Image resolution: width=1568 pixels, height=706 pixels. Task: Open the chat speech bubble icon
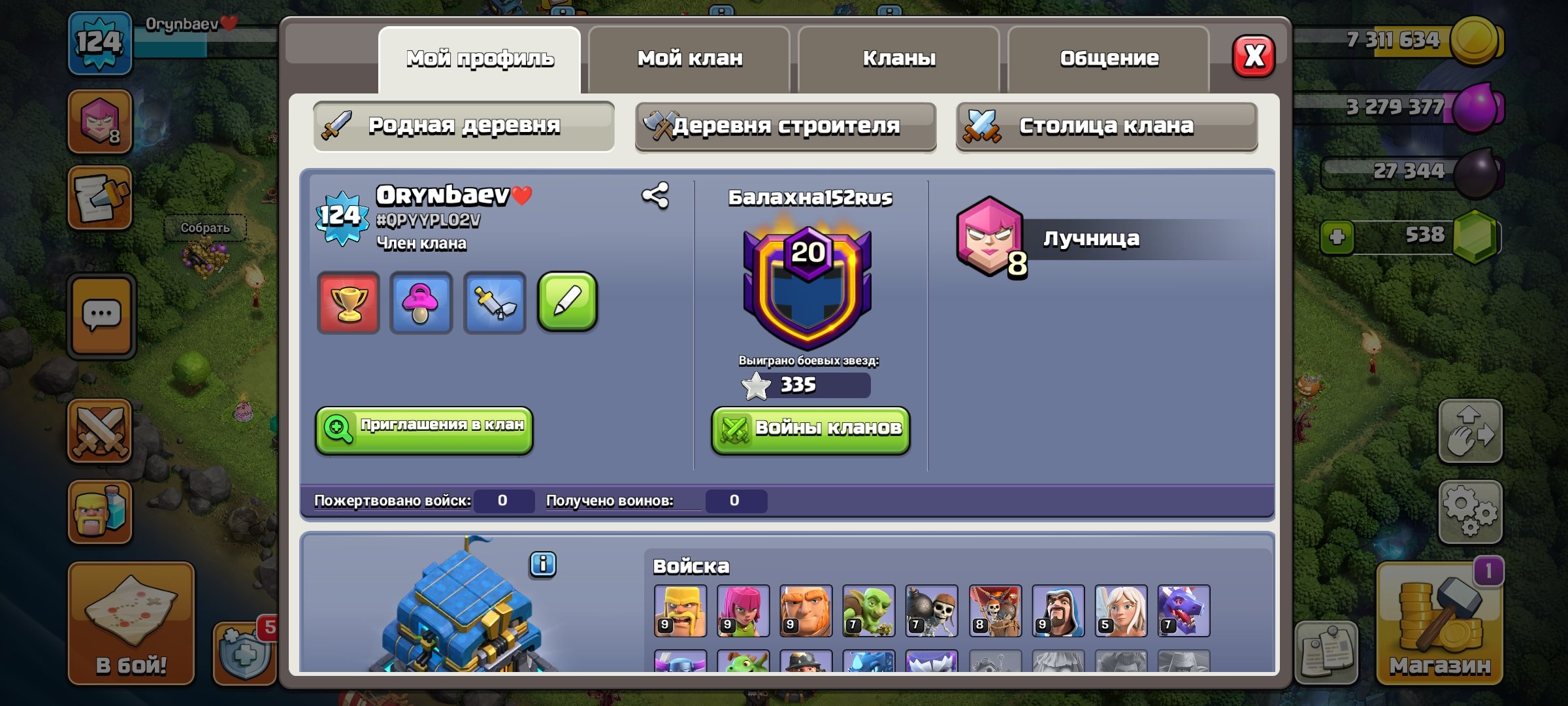(x=99, y=314)
